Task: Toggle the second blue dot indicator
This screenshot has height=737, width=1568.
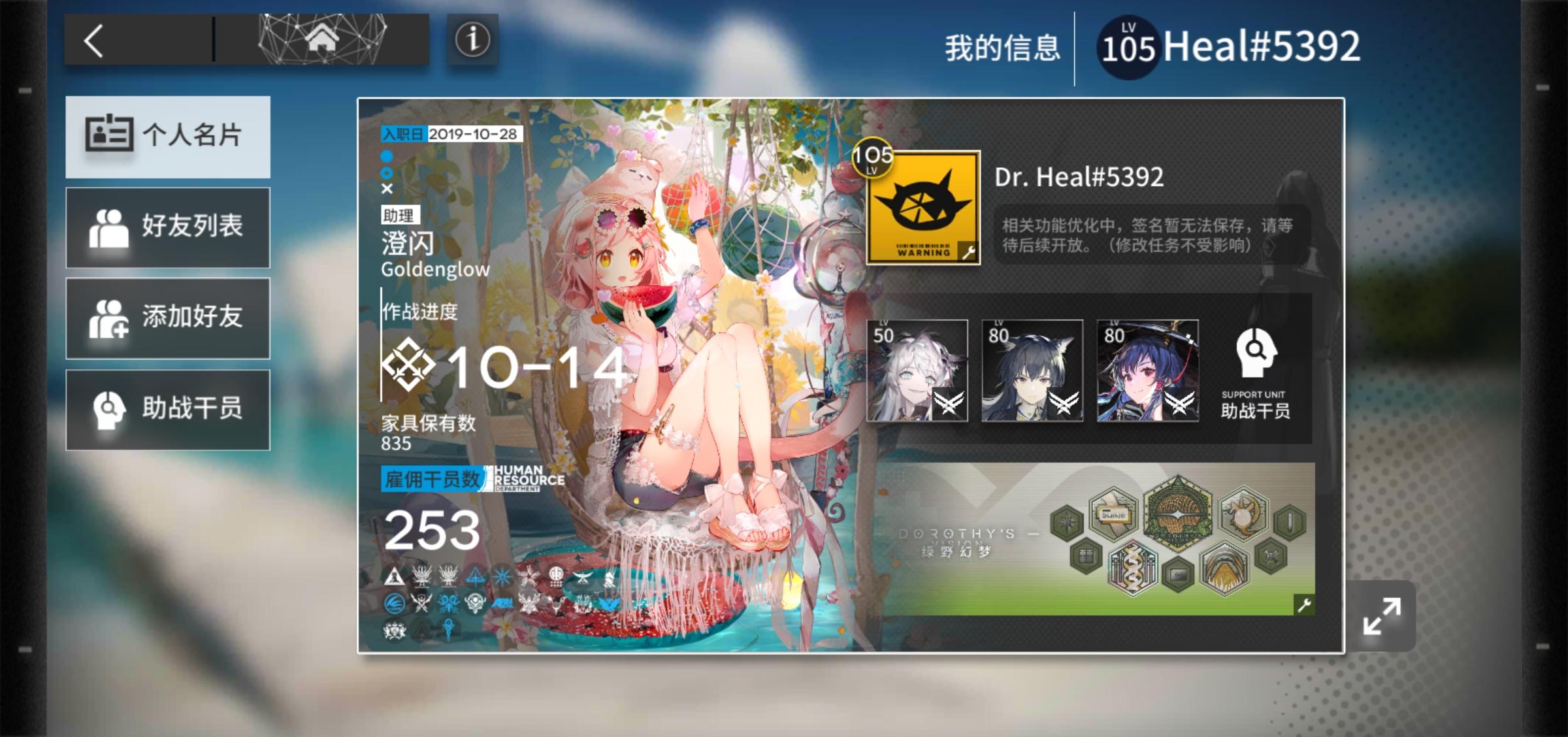Action: coord(386,174)
